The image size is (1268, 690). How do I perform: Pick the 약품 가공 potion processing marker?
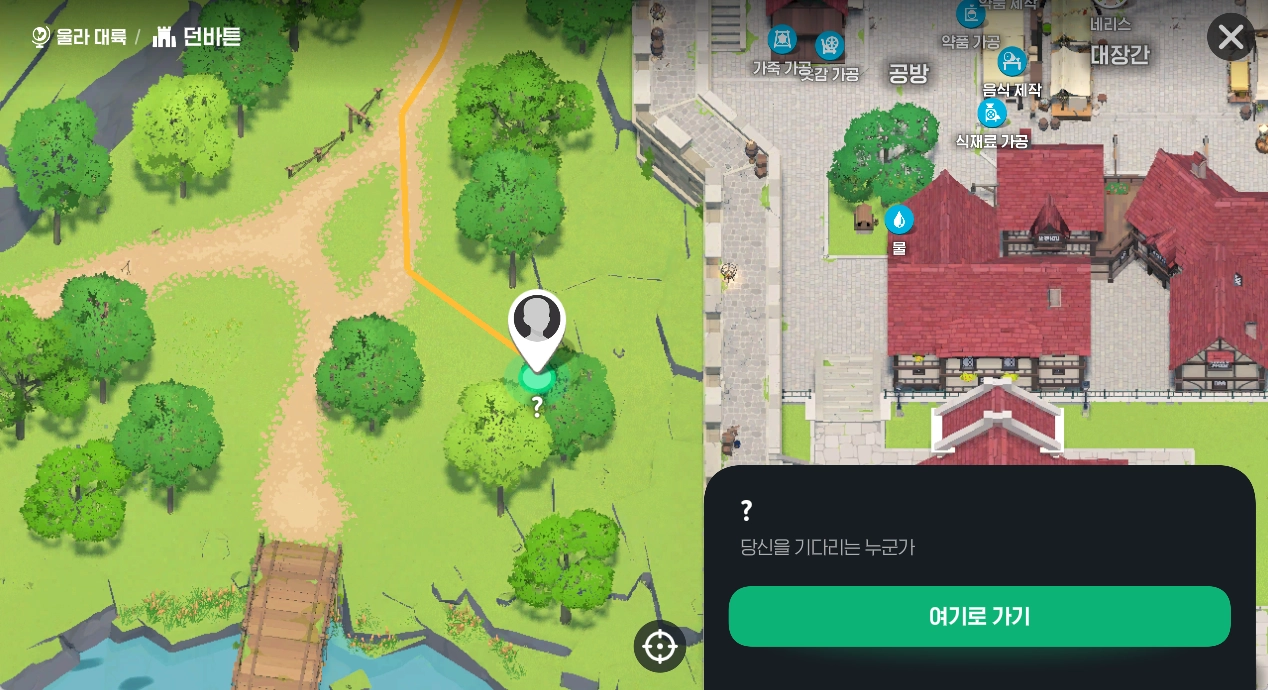[x=970, y=16]
